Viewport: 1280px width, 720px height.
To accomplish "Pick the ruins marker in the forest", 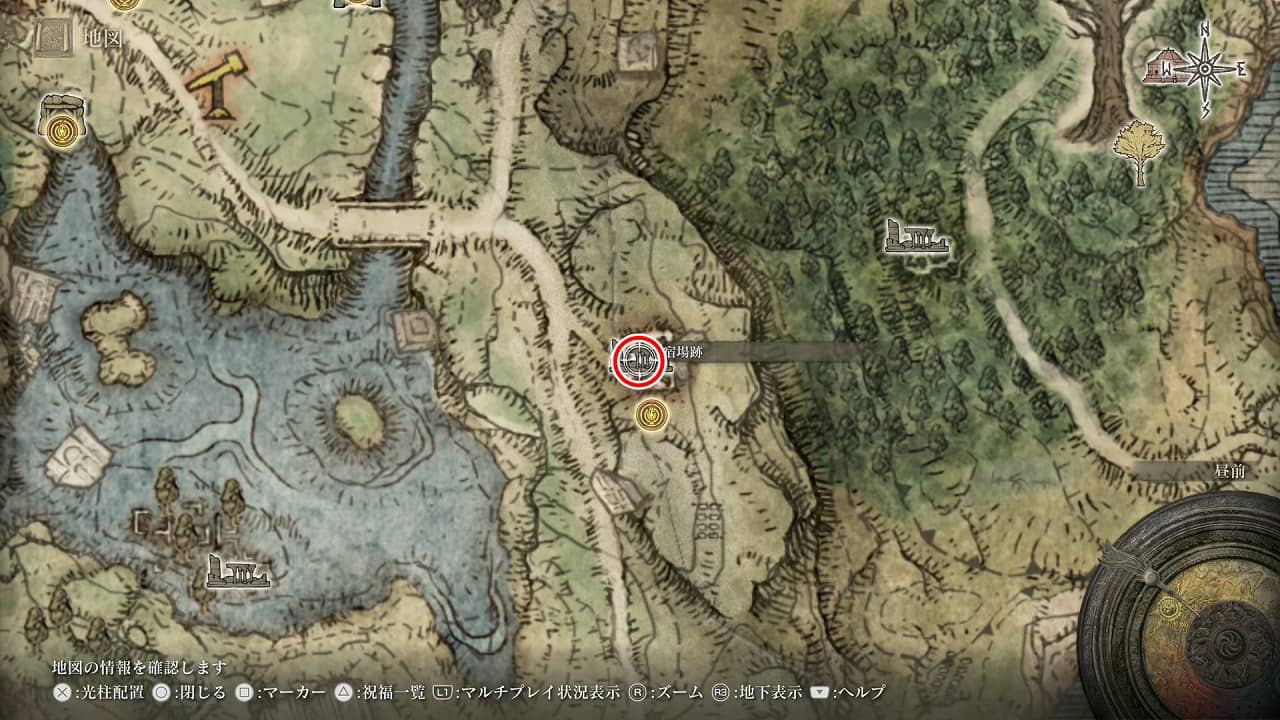I will (914, 238).
